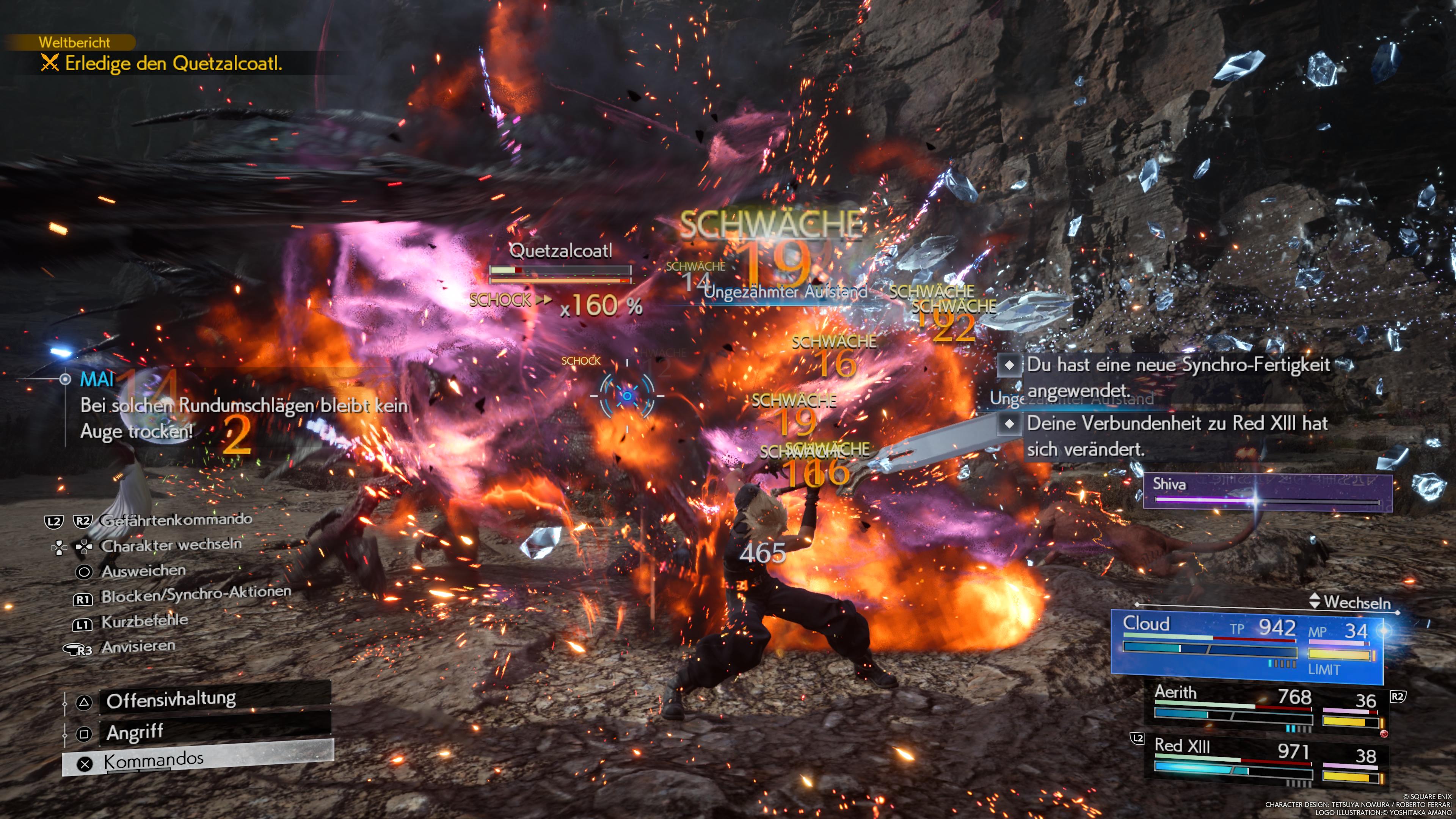This screenshot has width=1456, height=819.
Task: Select the Quetzalcoatl enemy target label
Action: [x=560, y=251]
